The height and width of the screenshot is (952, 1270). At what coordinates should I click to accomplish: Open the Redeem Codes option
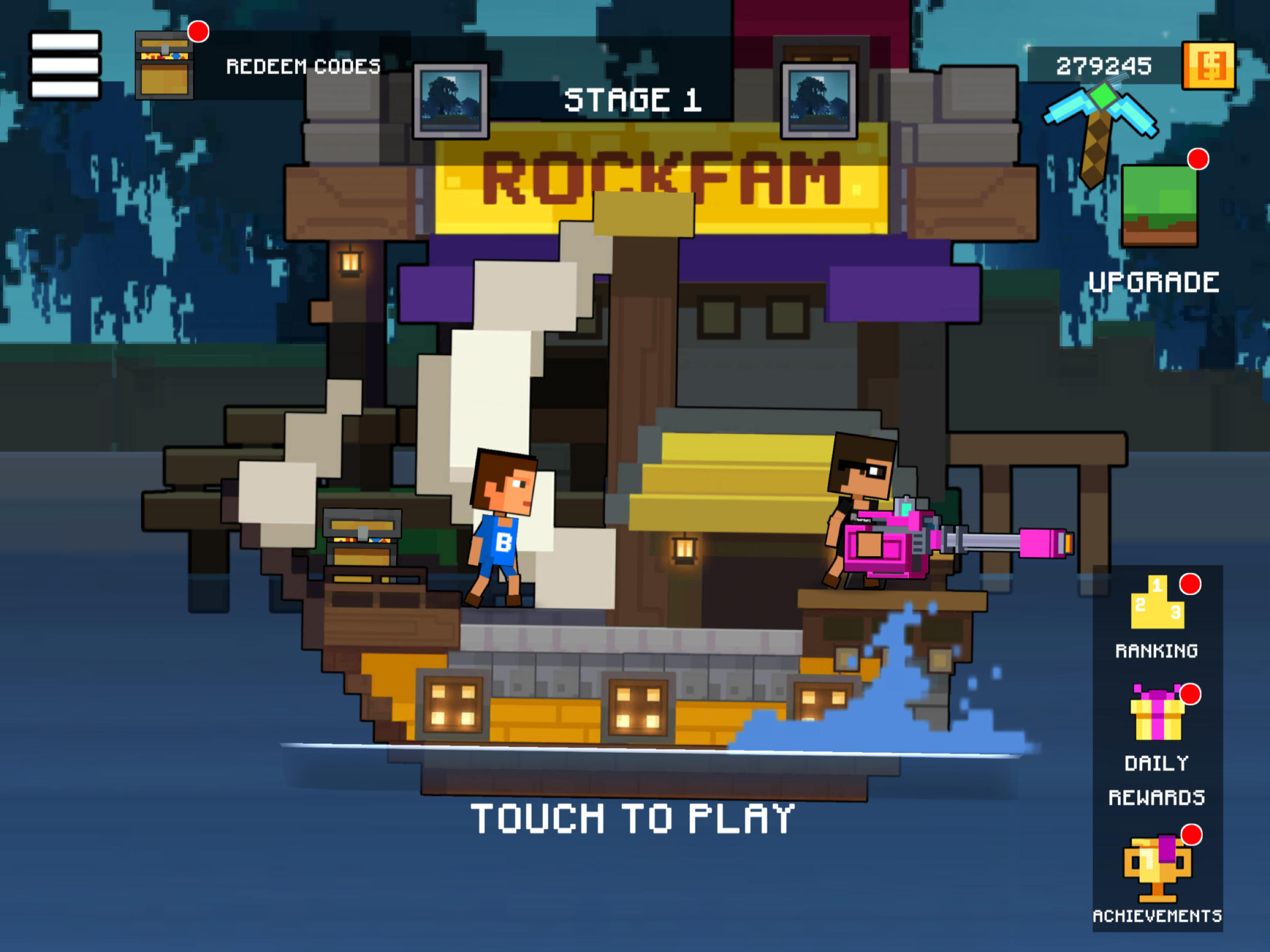[303, 66]
